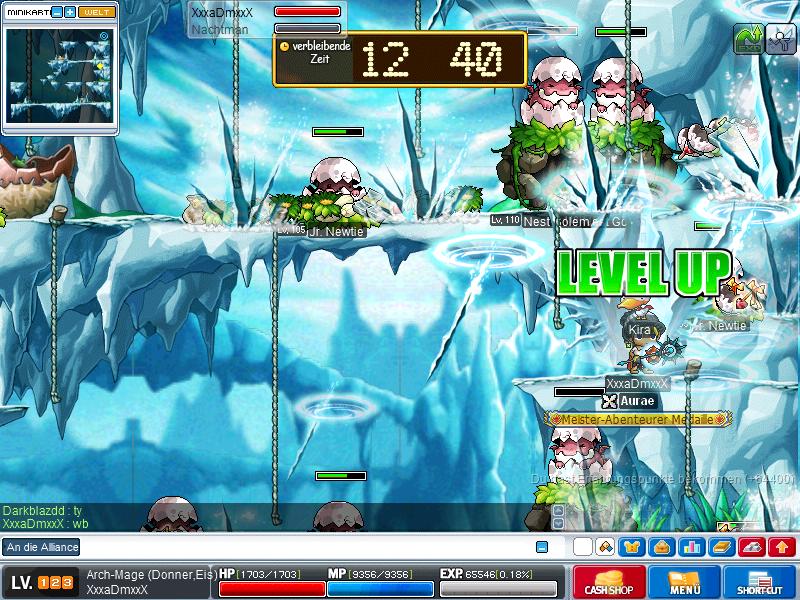Open the inventory bag icon button
The height and width of the screenshot is (600, 800).
(x=662, y=547)
